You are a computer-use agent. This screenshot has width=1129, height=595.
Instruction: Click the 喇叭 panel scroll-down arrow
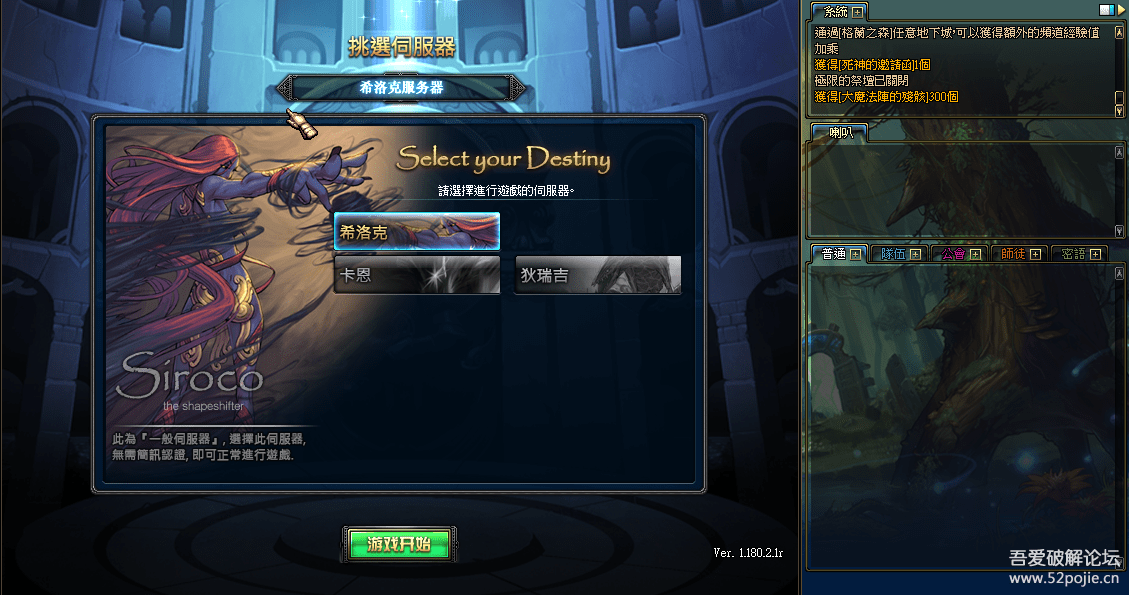click(x=1119, y=231)
